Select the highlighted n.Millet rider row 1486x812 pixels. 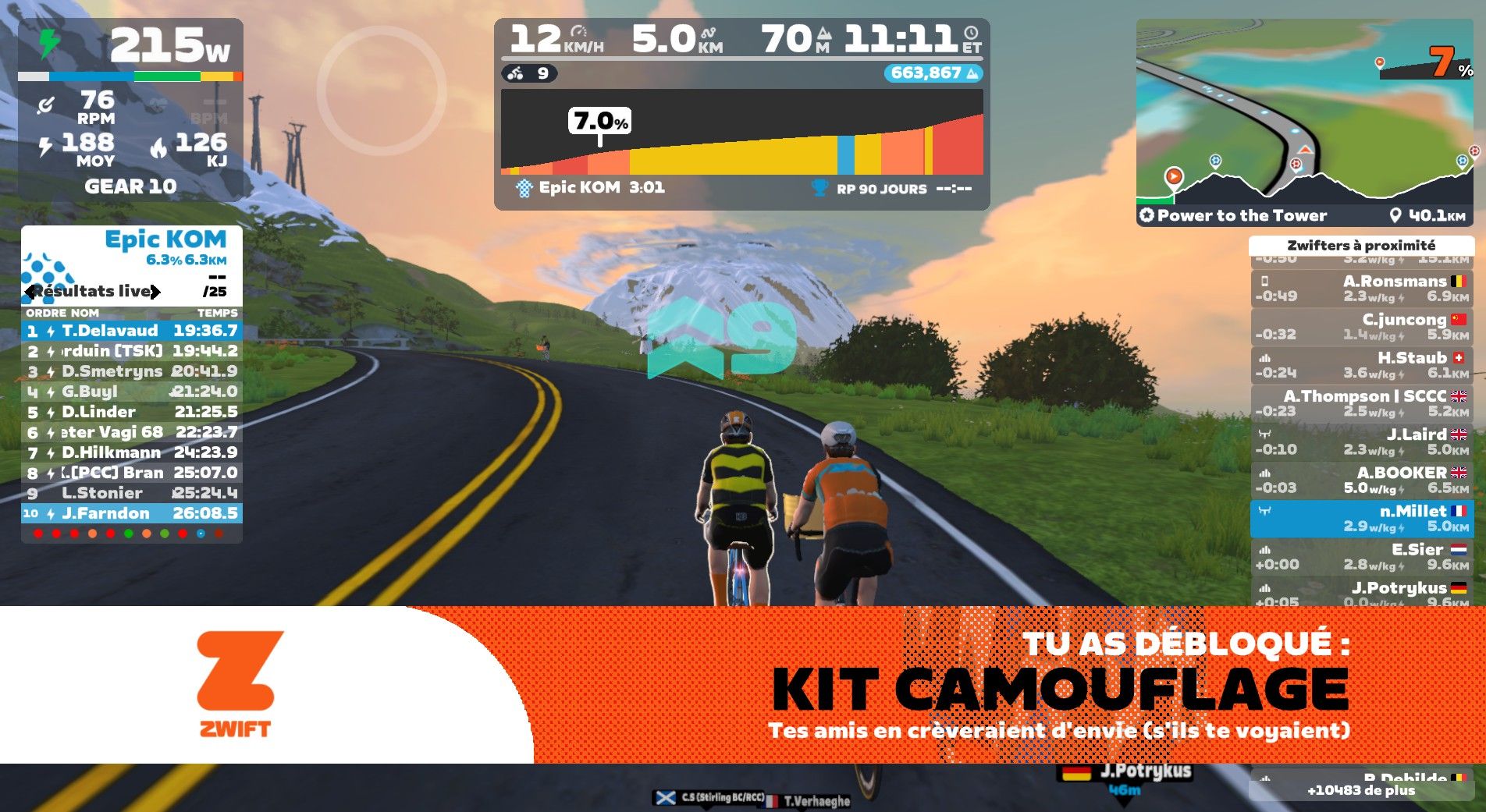tap(1361, 519)
